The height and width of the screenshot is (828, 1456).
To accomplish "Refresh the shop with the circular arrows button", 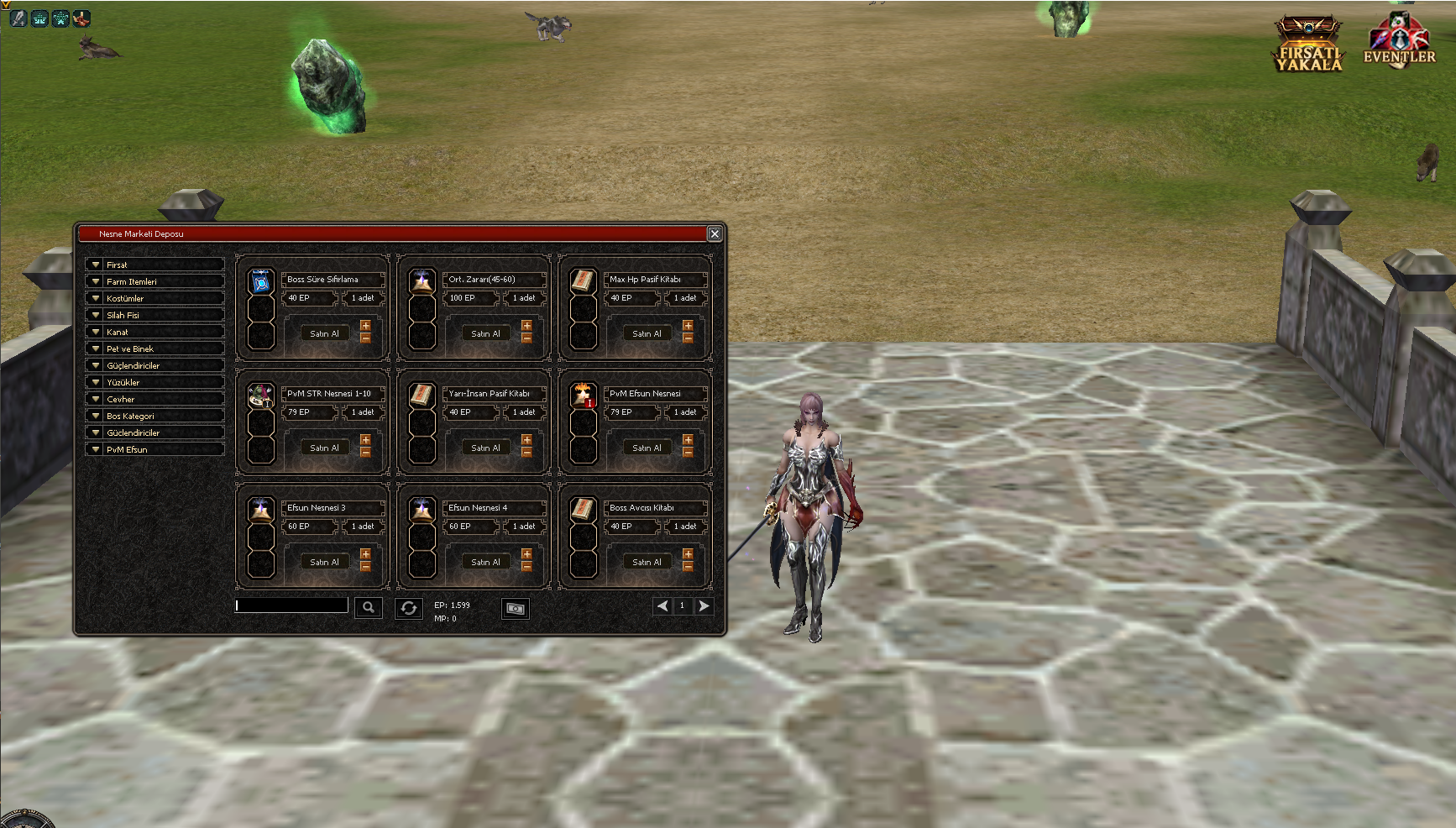I will click(x=408, y=608).
